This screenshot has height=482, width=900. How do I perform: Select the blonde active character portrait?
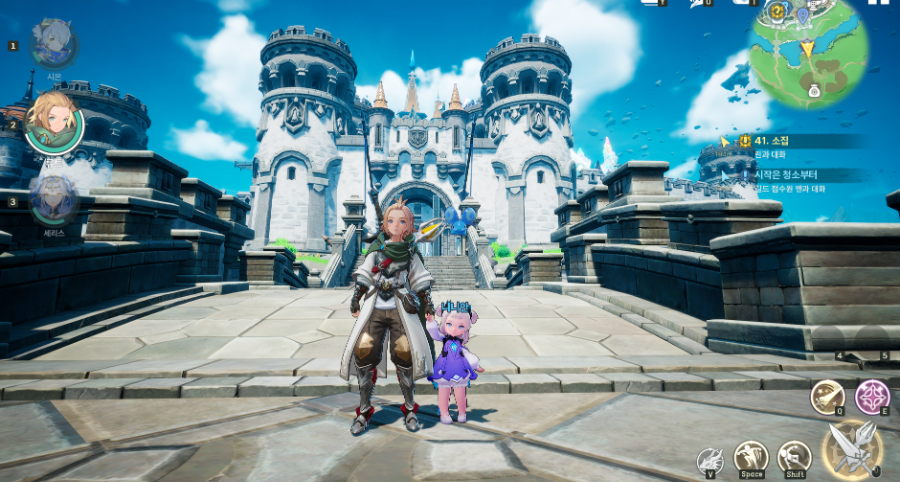(54, 121)
